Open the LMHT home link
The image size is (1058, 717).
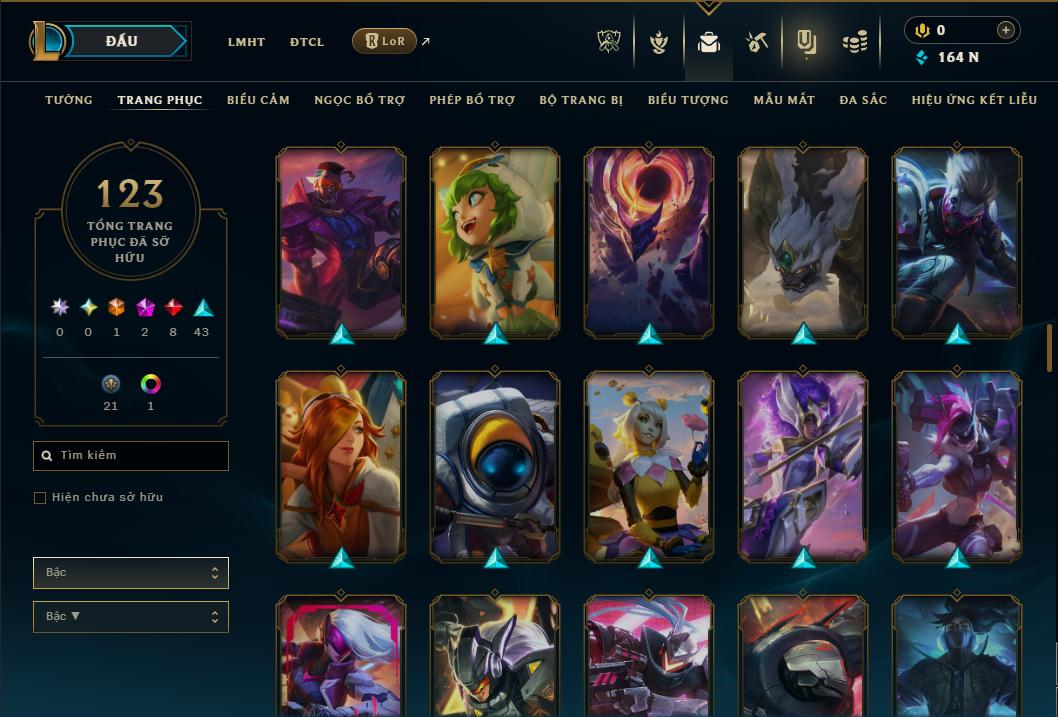click(246, 42)
